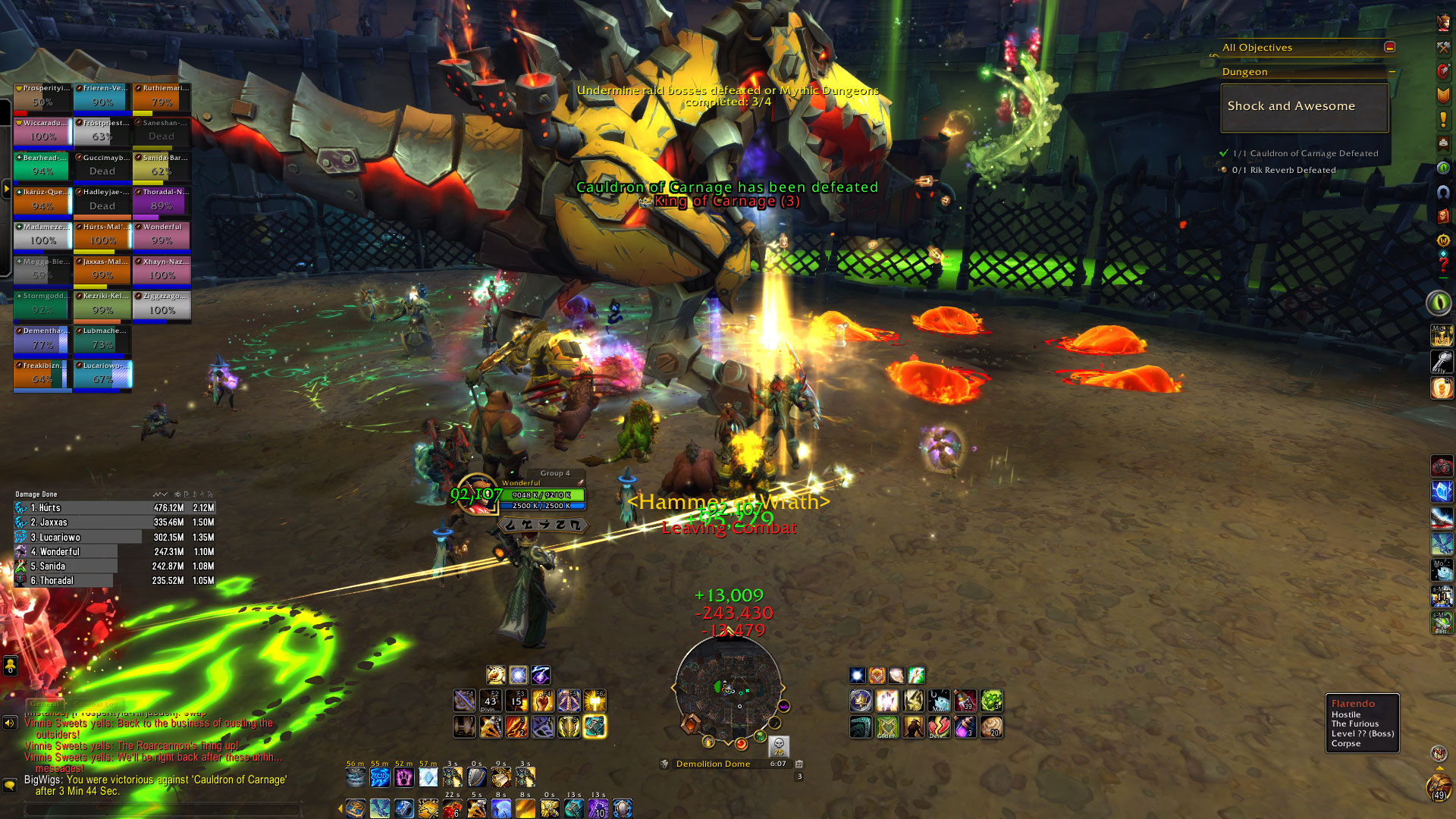Target Ziggazago in the raid frames
The height and width of the screenshot is (819, 1456).
162,306
